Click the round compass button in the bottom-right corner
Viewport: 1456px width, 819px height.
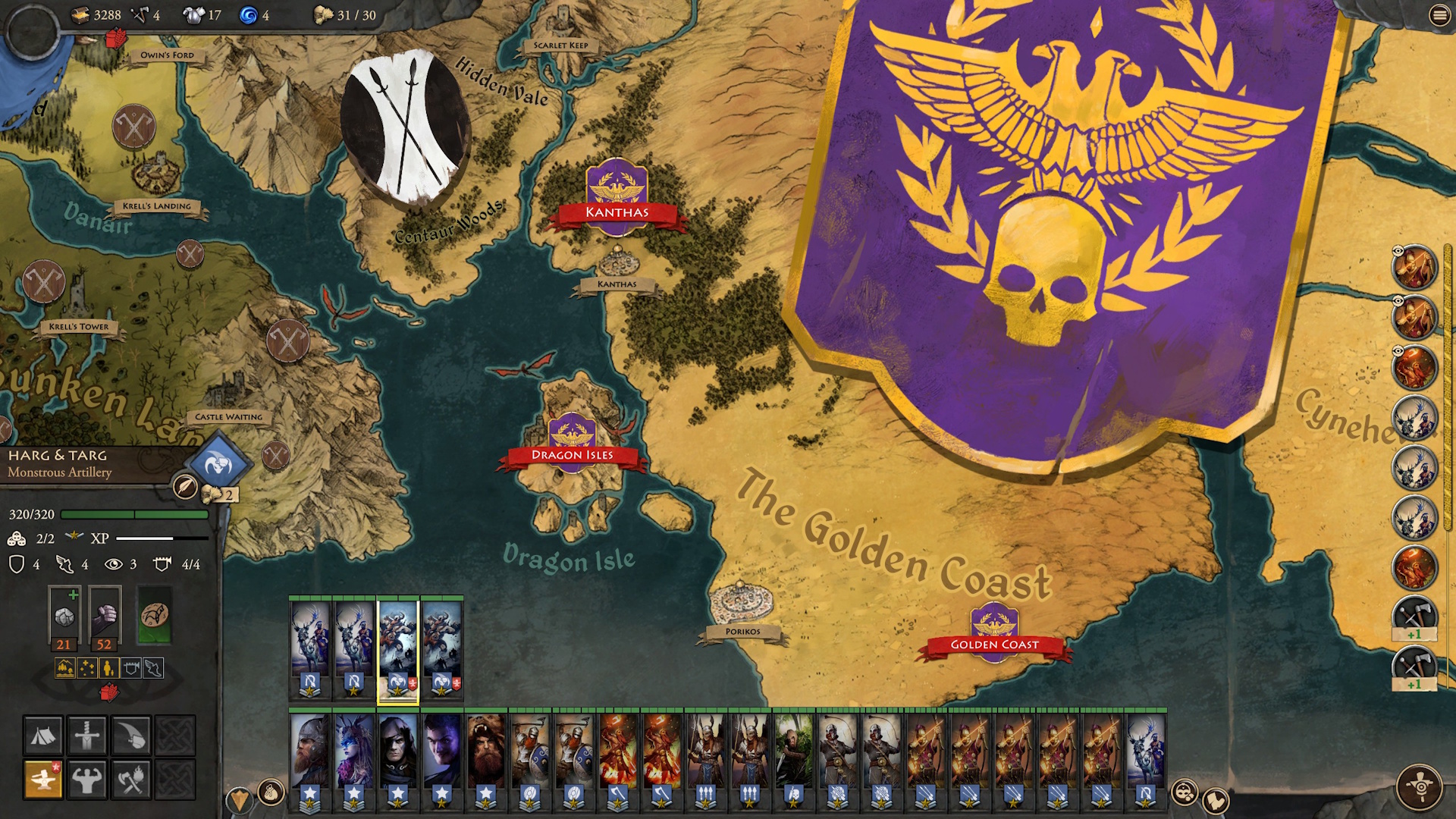click(1420, 787)
